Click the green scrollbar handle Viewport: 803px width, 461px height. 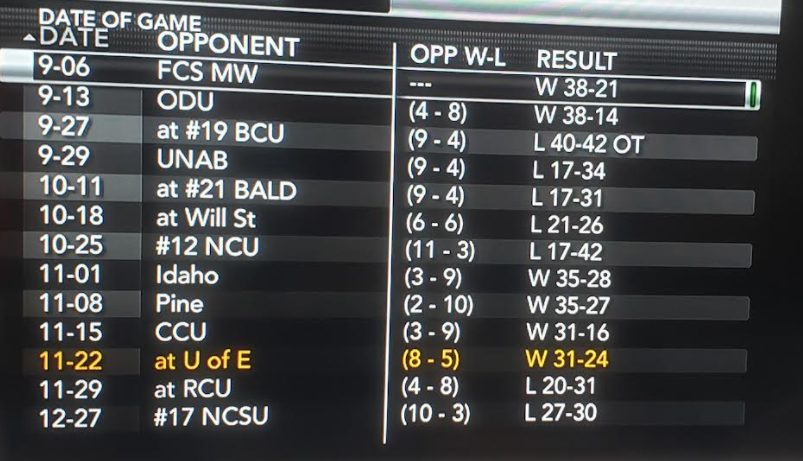pyautogui.click(x=752, y=96)
